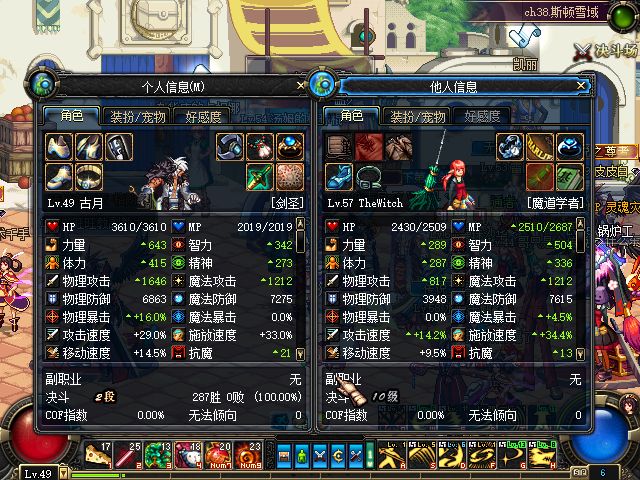This screenshot has width=640, height=480.
Task: Close the 个人信息 personal info window
Action: click(x=301, y=86)
